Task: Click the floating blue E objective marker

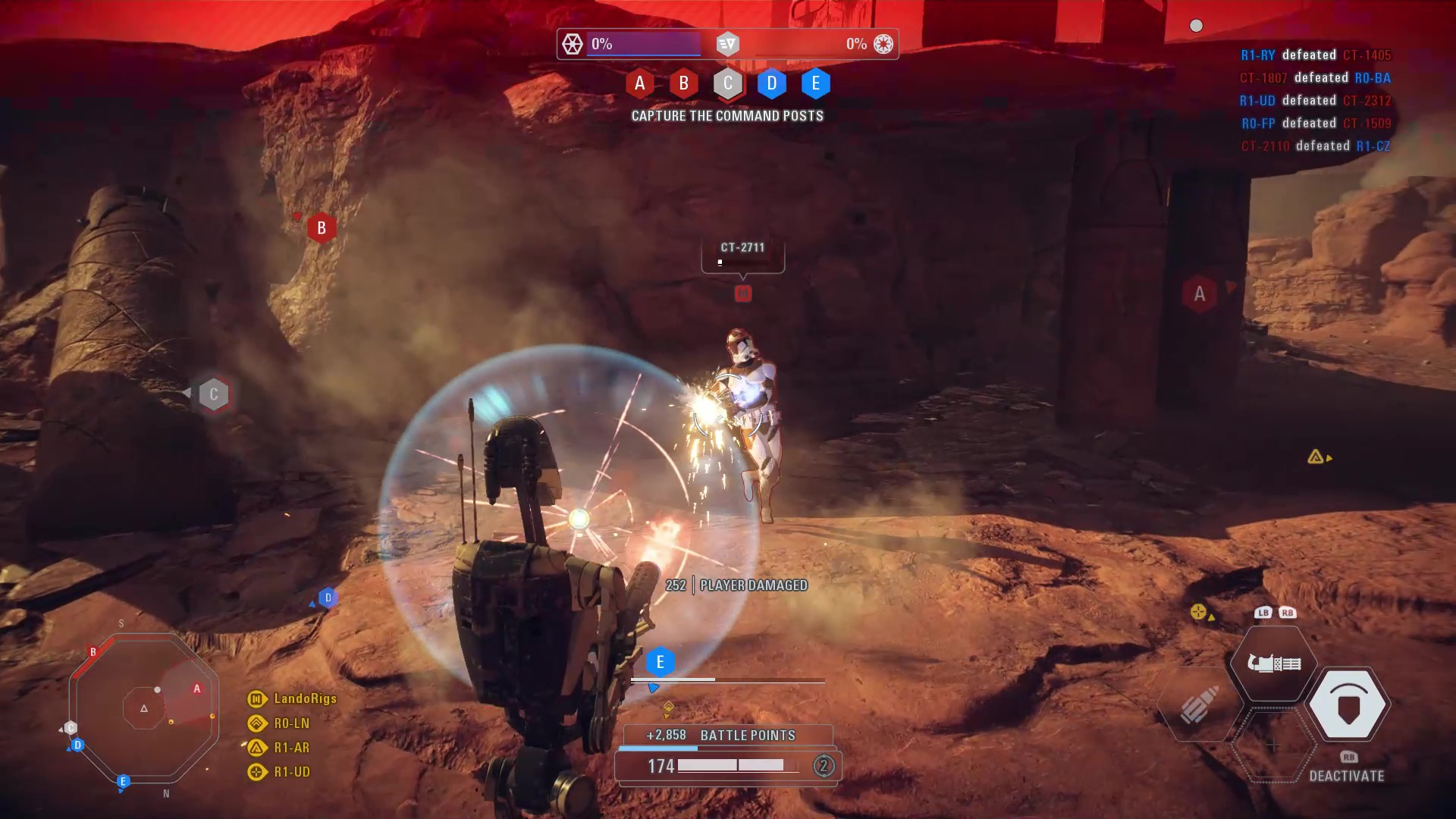Action: [660, 662]
